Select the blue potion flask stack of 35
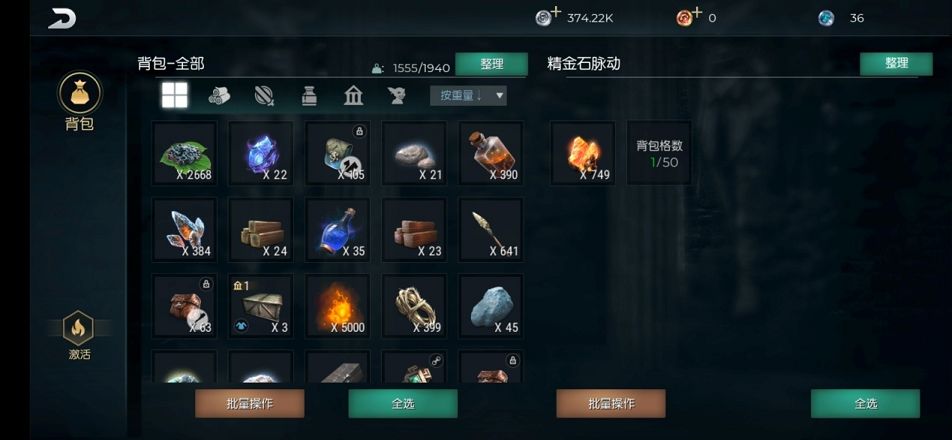The width and height of the screenshot is (952, 440). click(338, 230)
